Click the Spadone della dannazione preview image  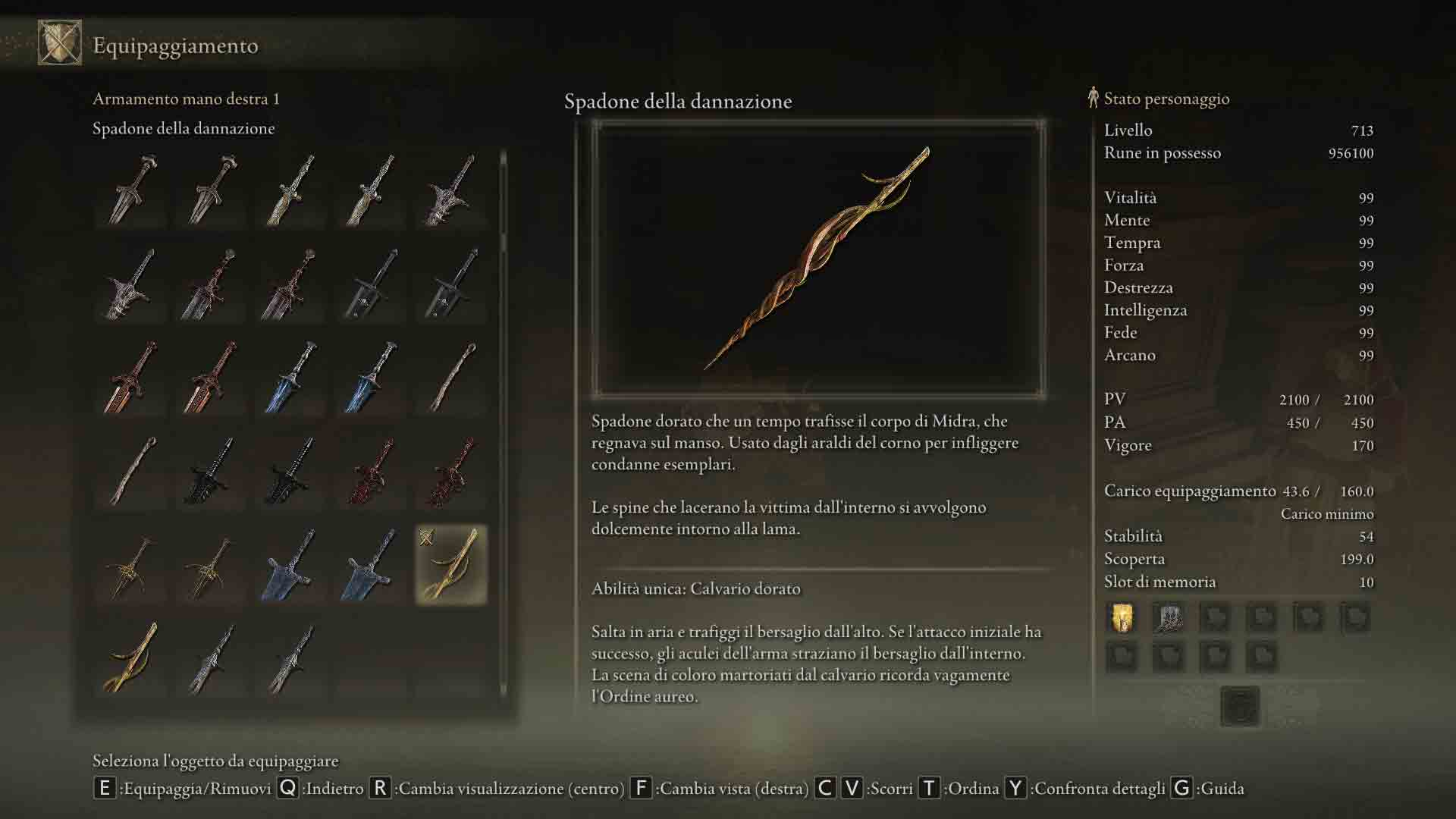818,258
